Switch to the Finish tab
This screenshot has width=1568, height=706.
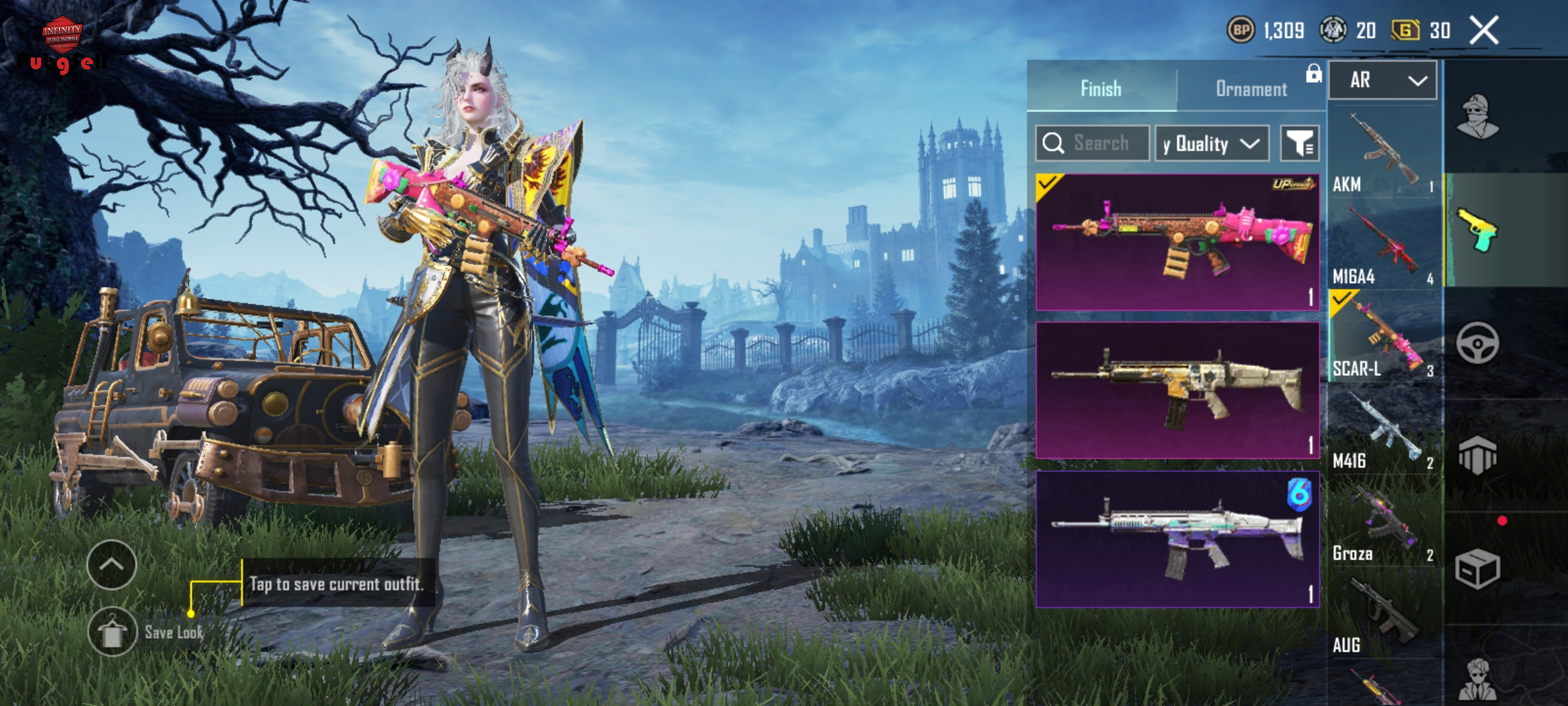click(x=1102, y=88)
